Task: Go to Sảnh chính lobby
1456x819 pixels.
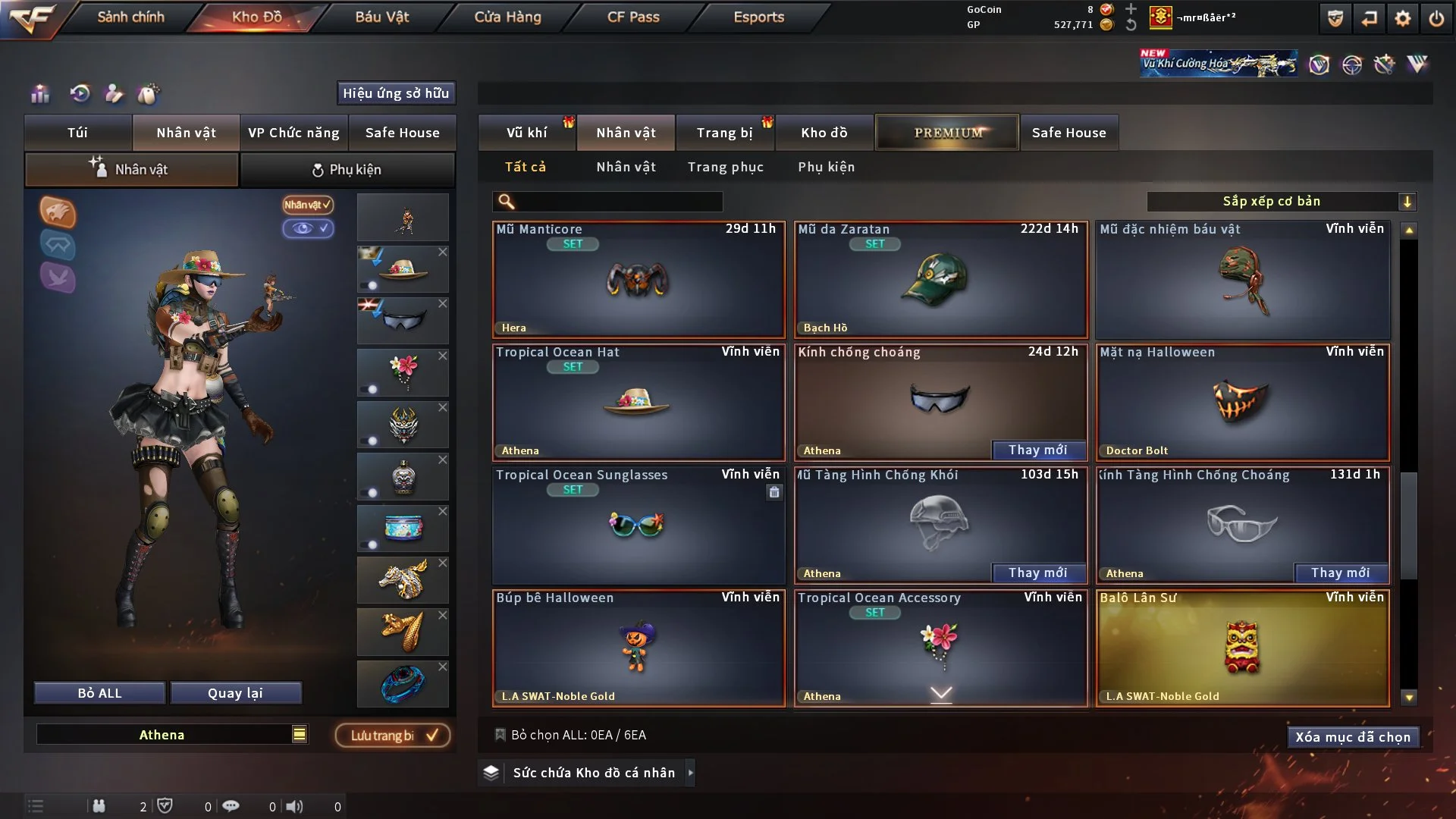Action: pos(130,17)
